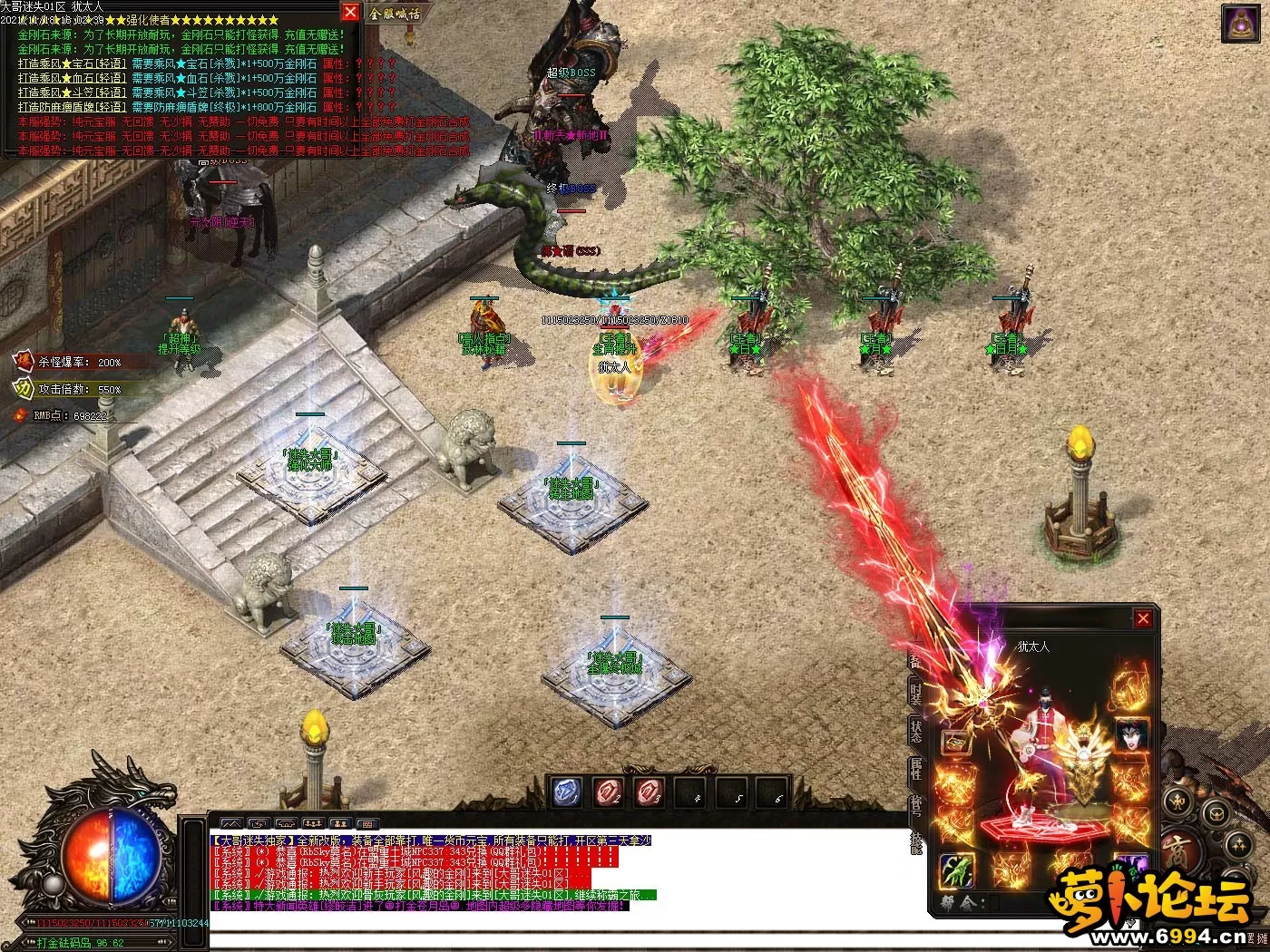Close the forging dialog window

tap(350, 12)
